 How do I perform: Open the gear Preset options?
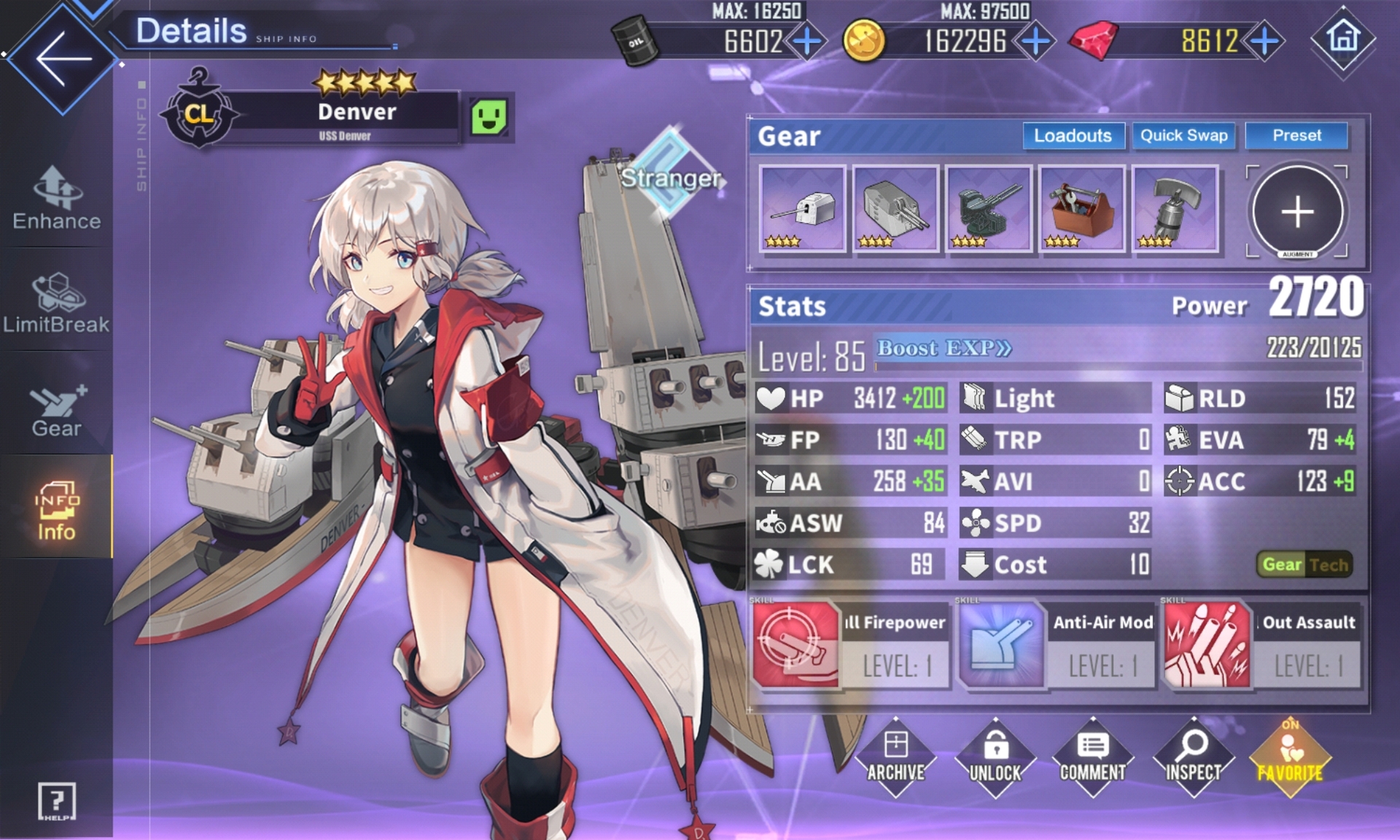[x=1296, y=136]
